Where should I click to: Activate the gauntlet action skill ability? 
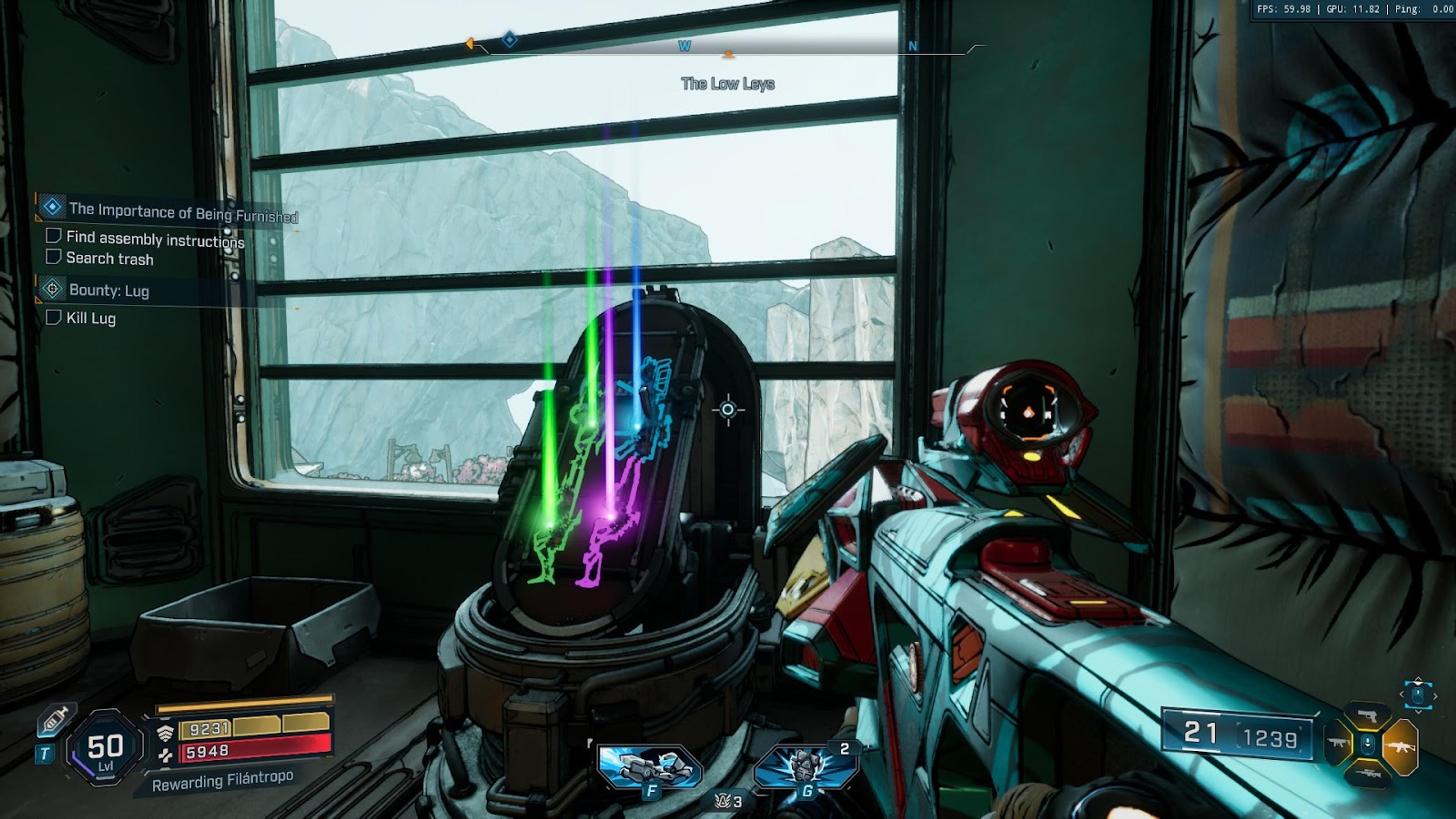coord(650,767)
